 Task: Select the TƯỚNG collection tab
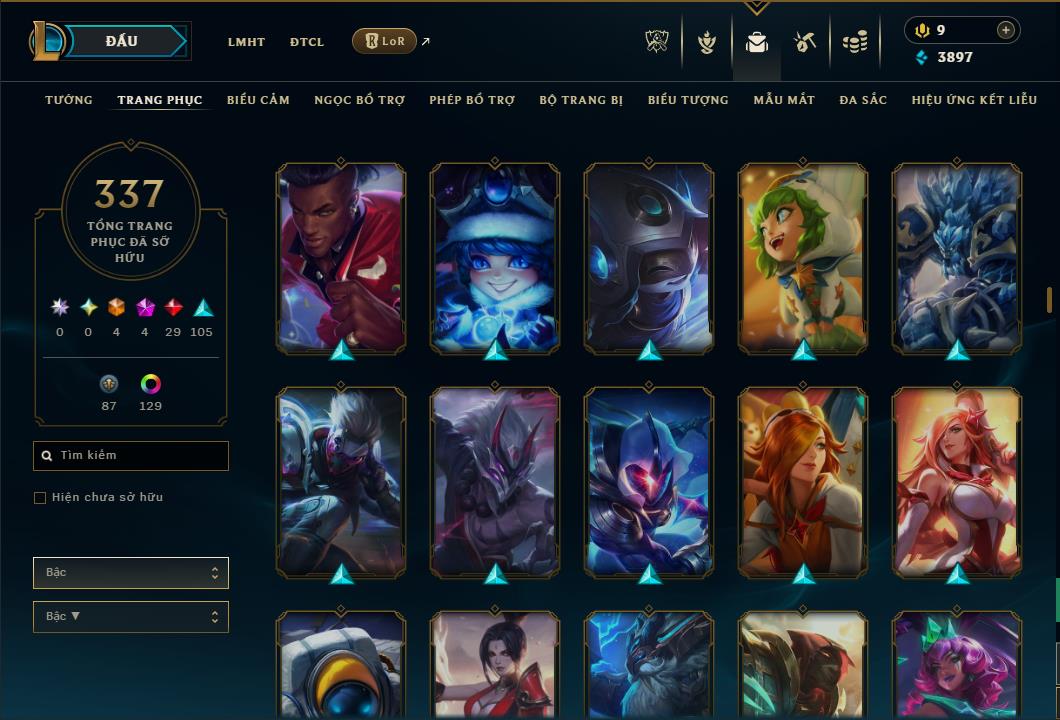click(69, 100)
